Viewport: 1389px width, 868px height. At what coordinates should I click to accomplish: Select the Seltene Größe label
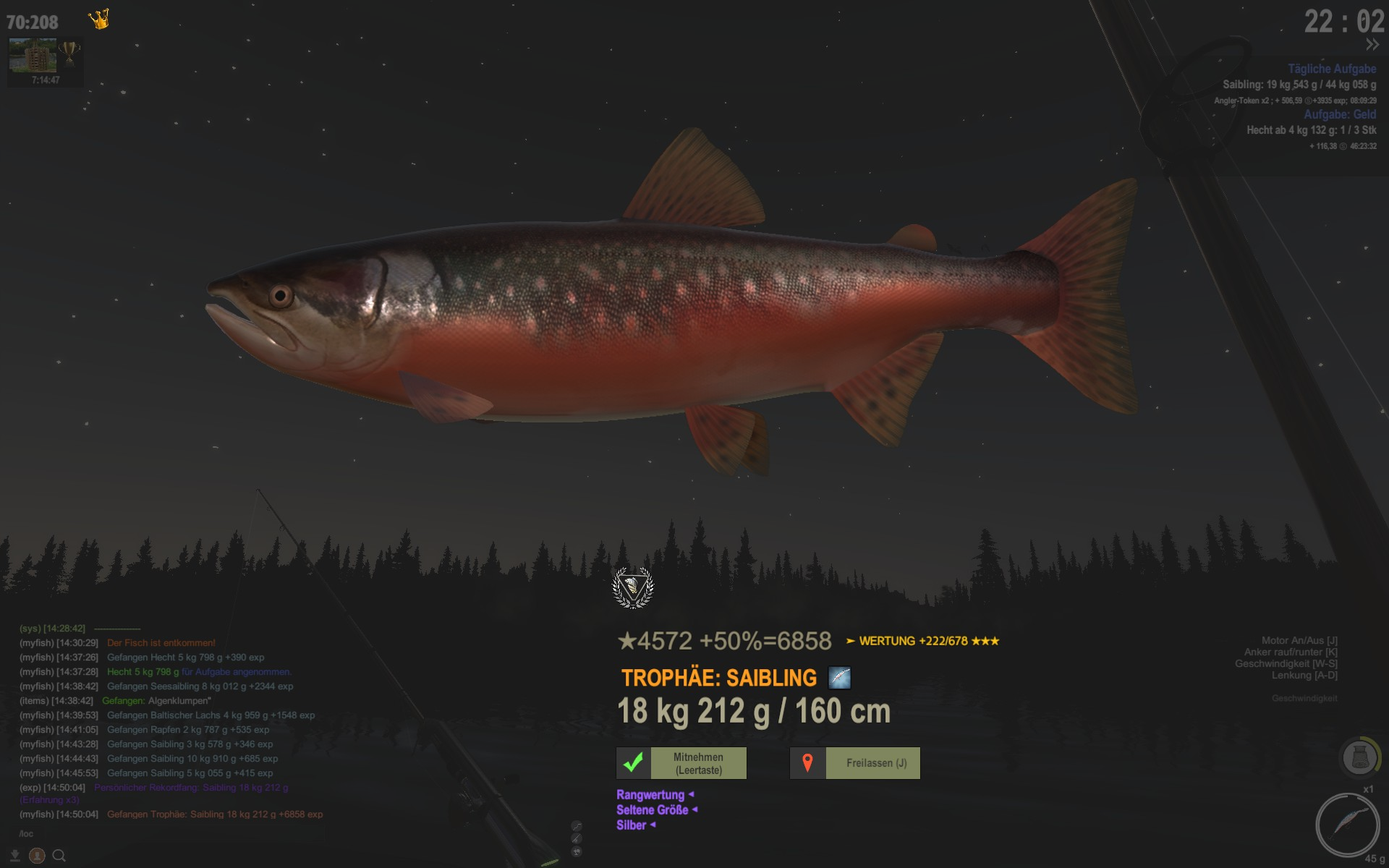coord(653,810)
